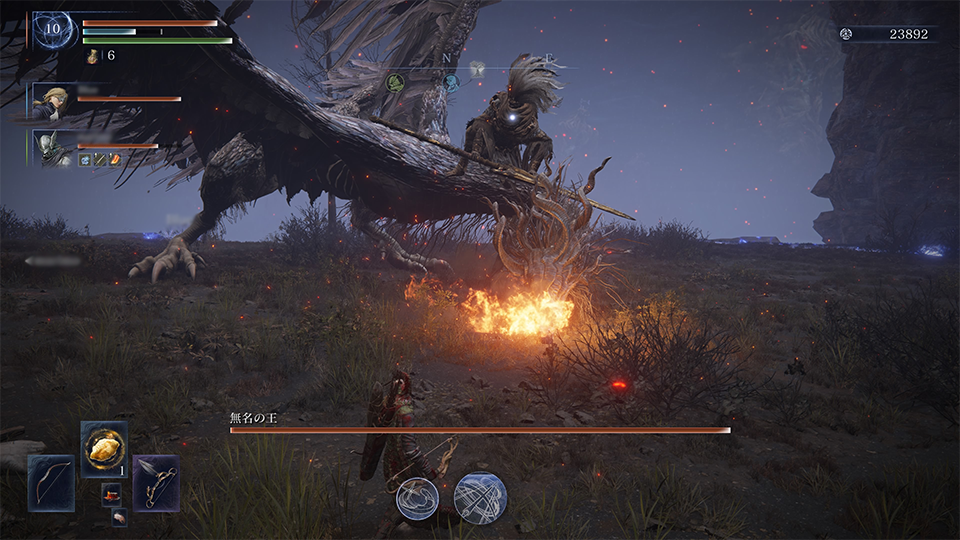This screenshot has height=540, width=960.
Task: Click the level 10 player emblem
Action: coord(52,30)
